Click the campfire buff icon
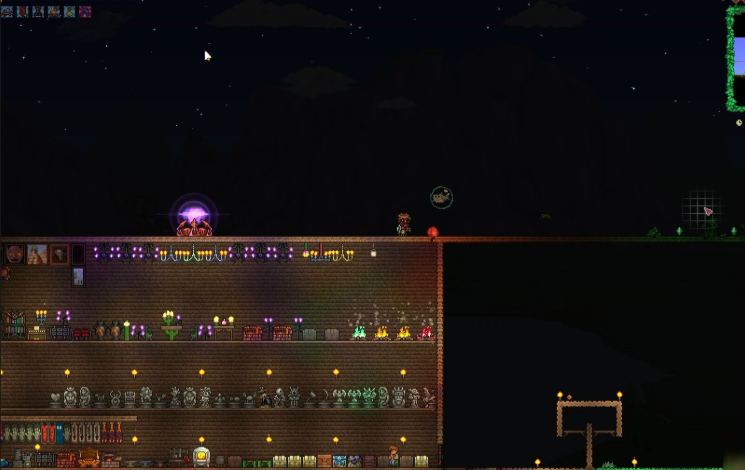This screenshot has height=470, width=745. click(54, 12)
